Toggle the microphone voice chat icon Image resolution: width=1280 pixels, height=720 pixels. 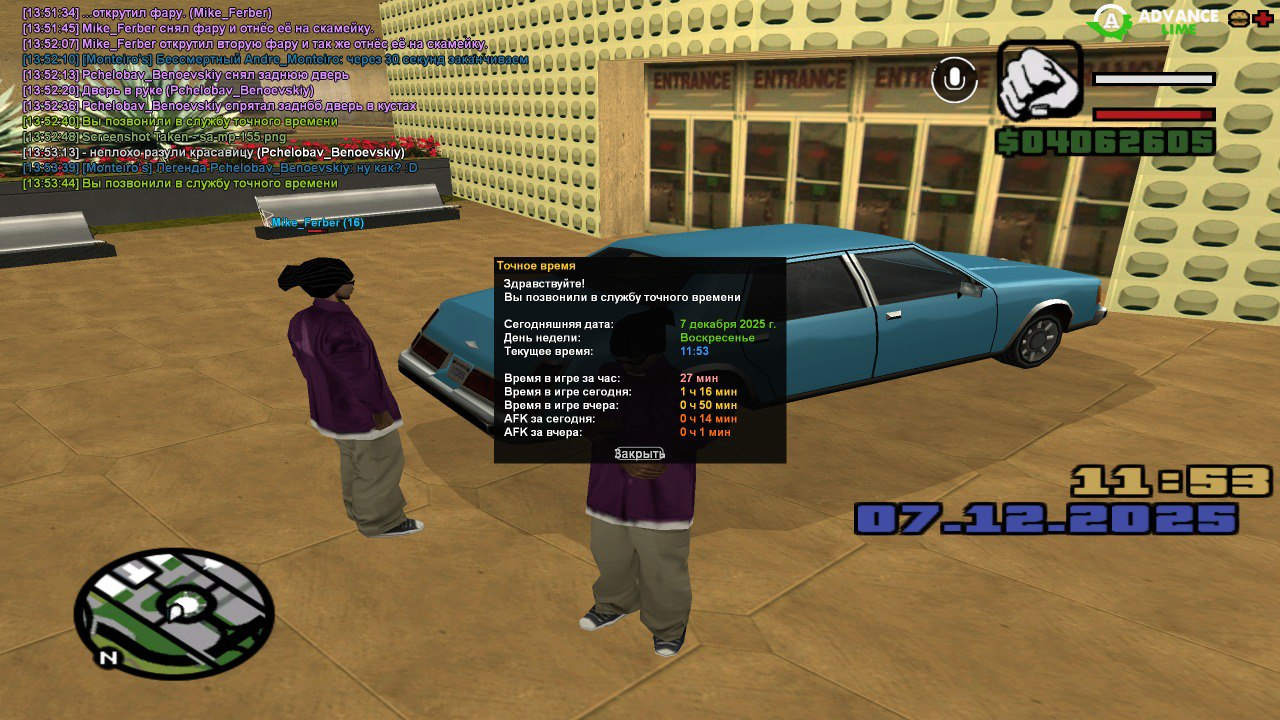click(955, 80)
